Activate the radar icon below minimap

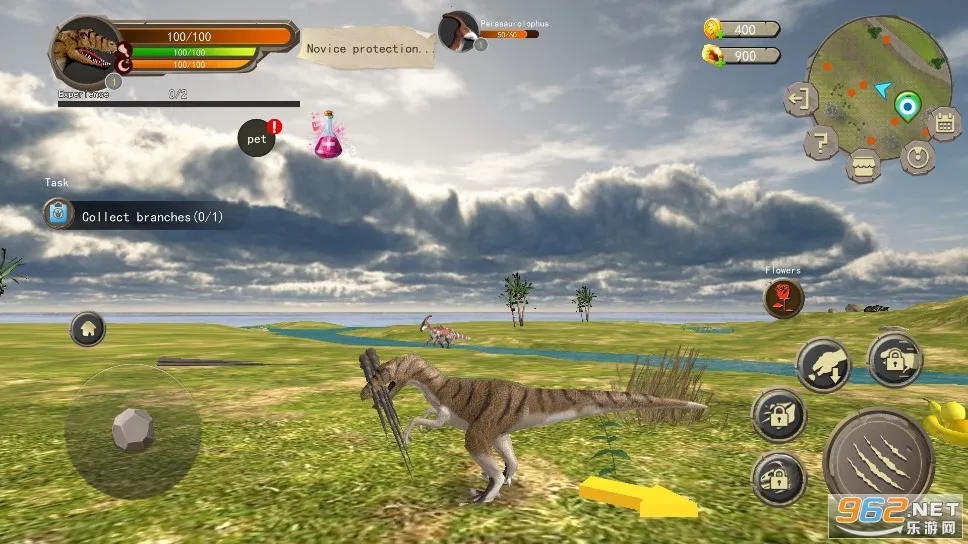click(916, 156)
